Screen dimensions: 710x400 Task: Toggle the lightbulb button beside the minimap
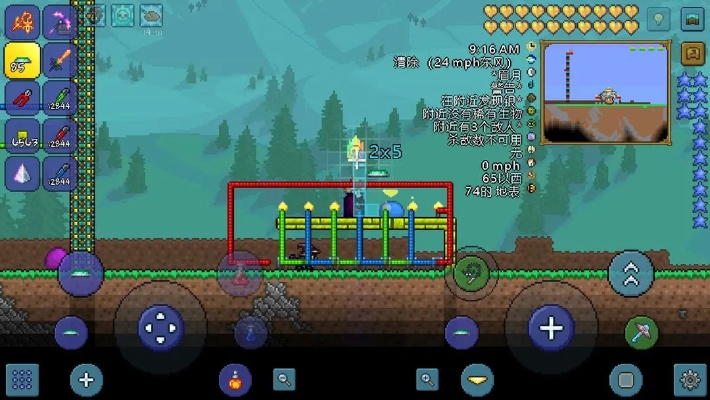(x=657, y=19)
